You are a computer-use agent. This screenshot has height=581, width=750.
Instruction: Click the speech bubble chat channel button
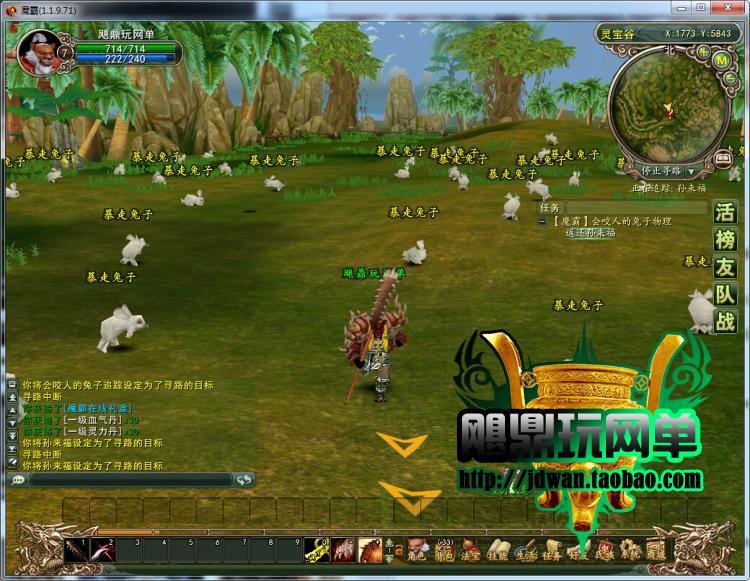17,480
